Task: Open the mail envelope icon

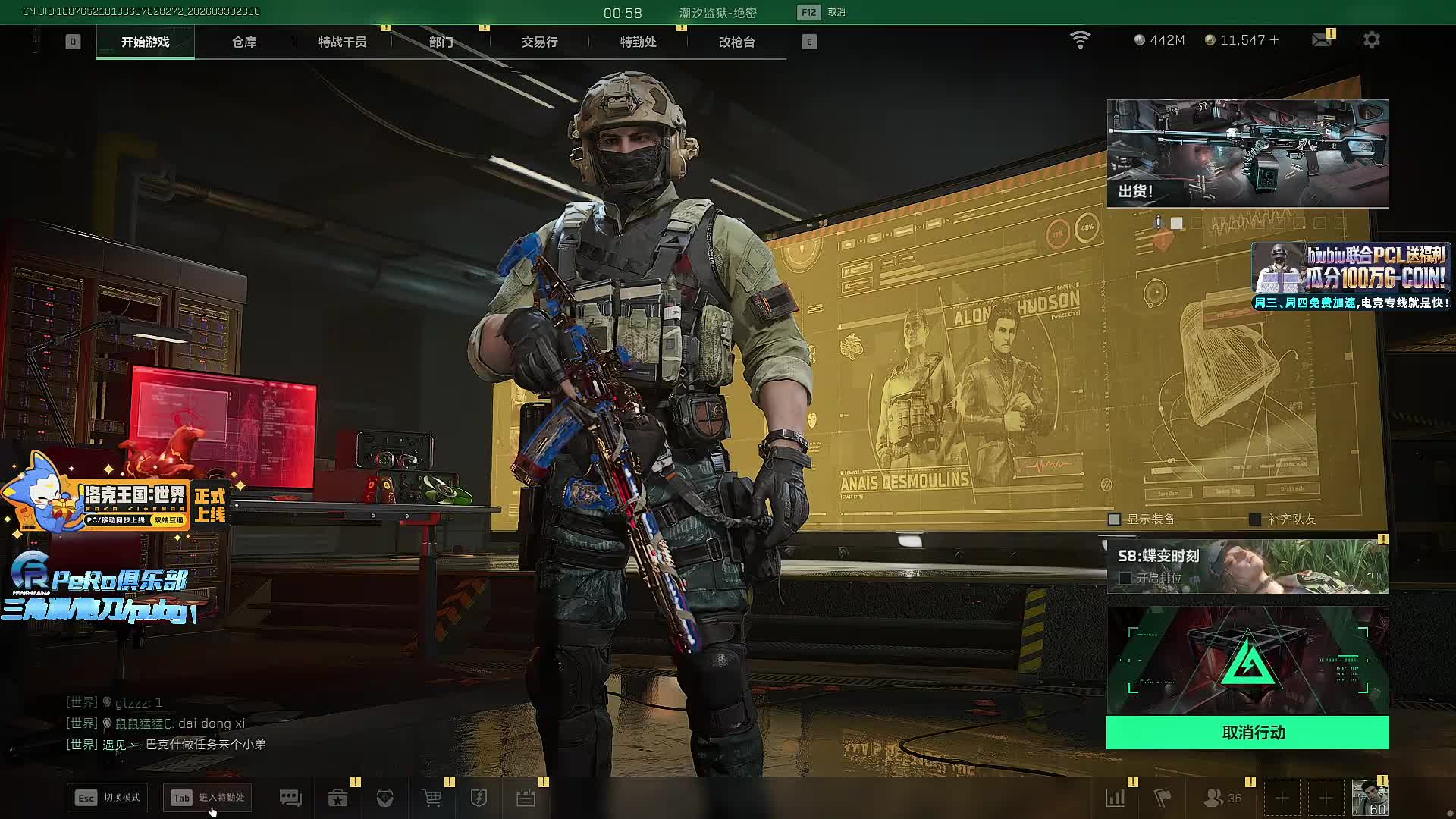Action: 1321,40
